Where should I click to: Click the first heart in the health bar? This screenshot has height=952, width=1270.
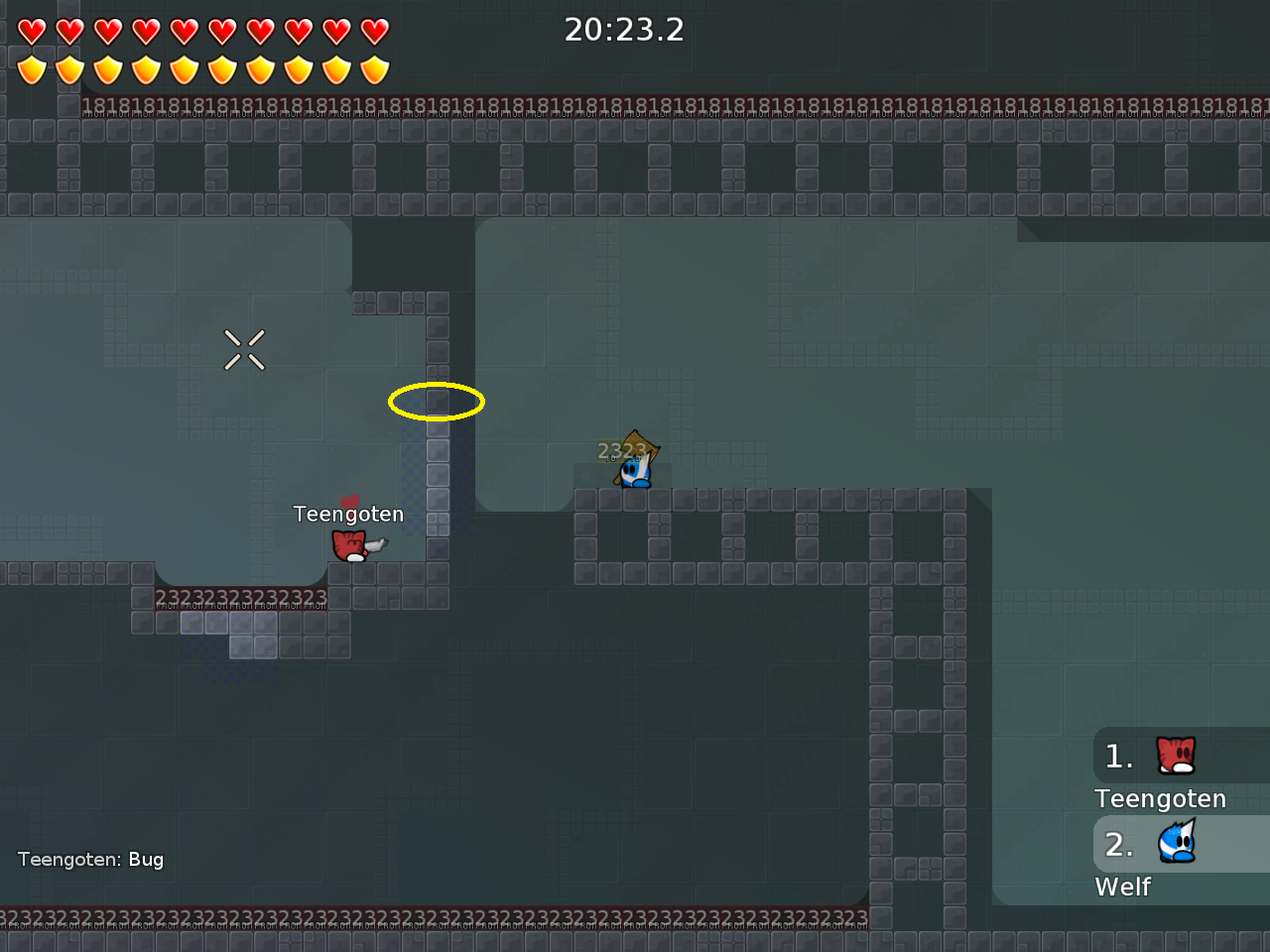33,31
